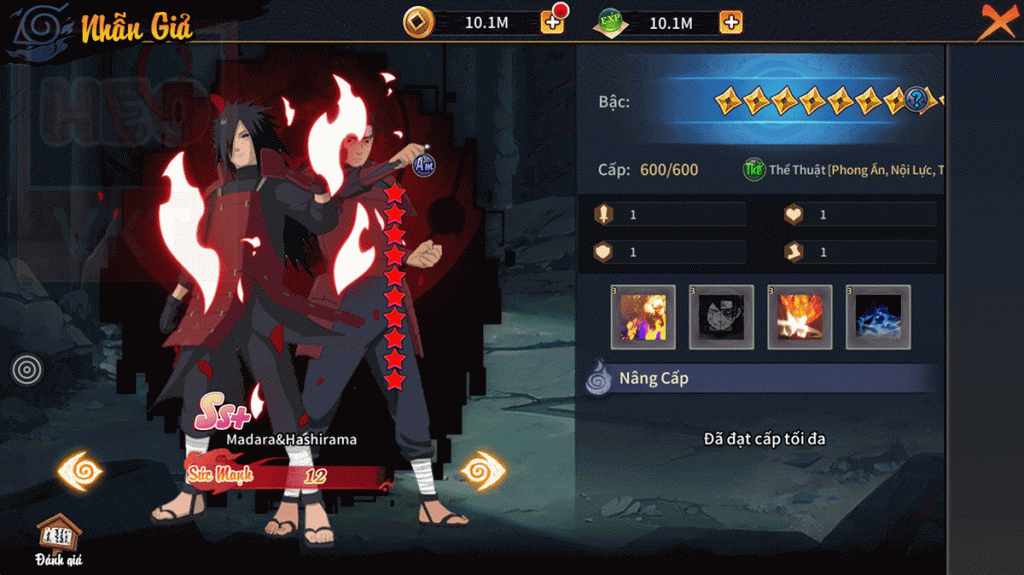1024x575 pixels.
Task: Switch to the next ninja with right arrow
Action: [x=483, y=471]
